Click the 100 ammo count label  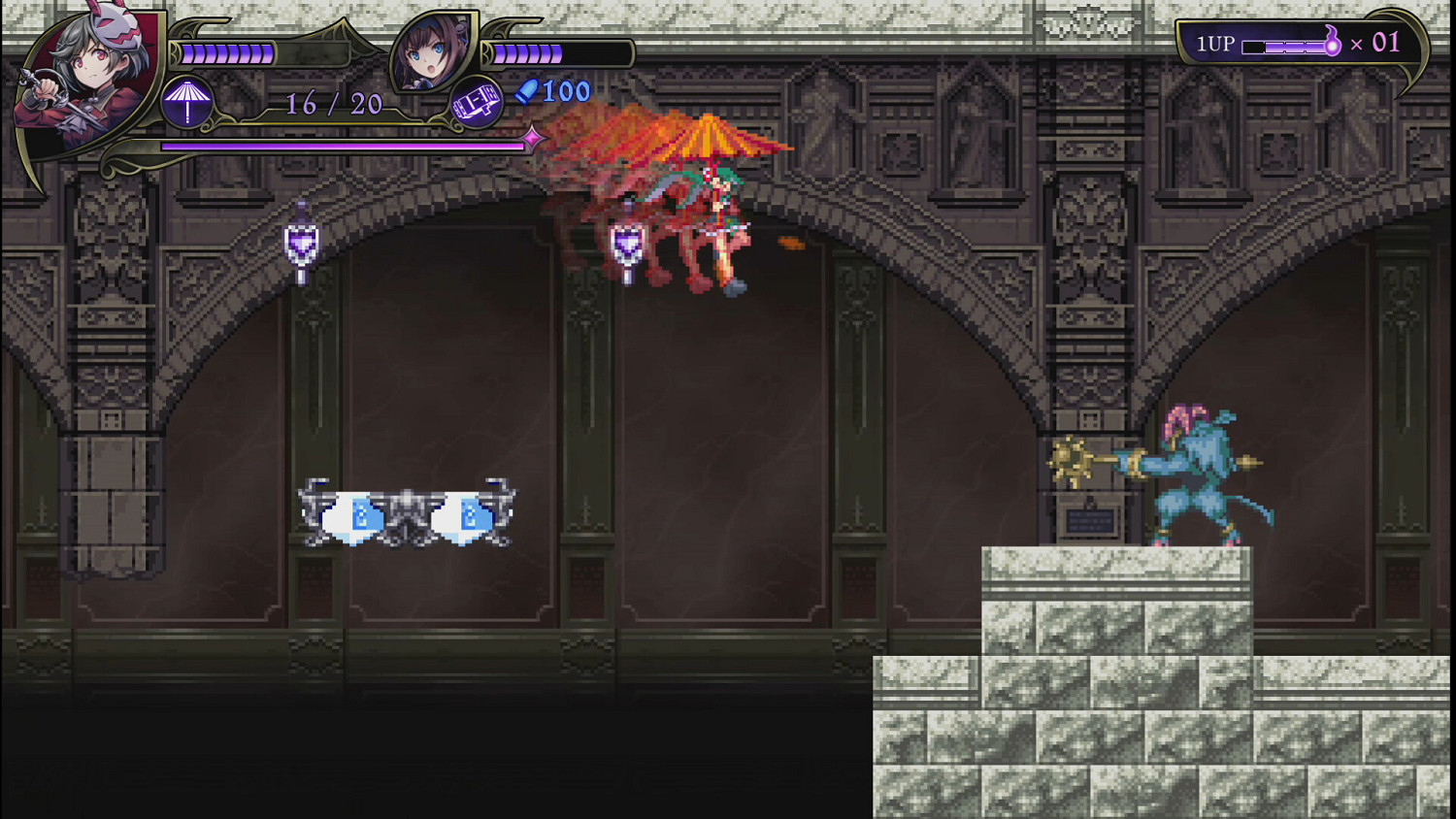tap(564, 90)
